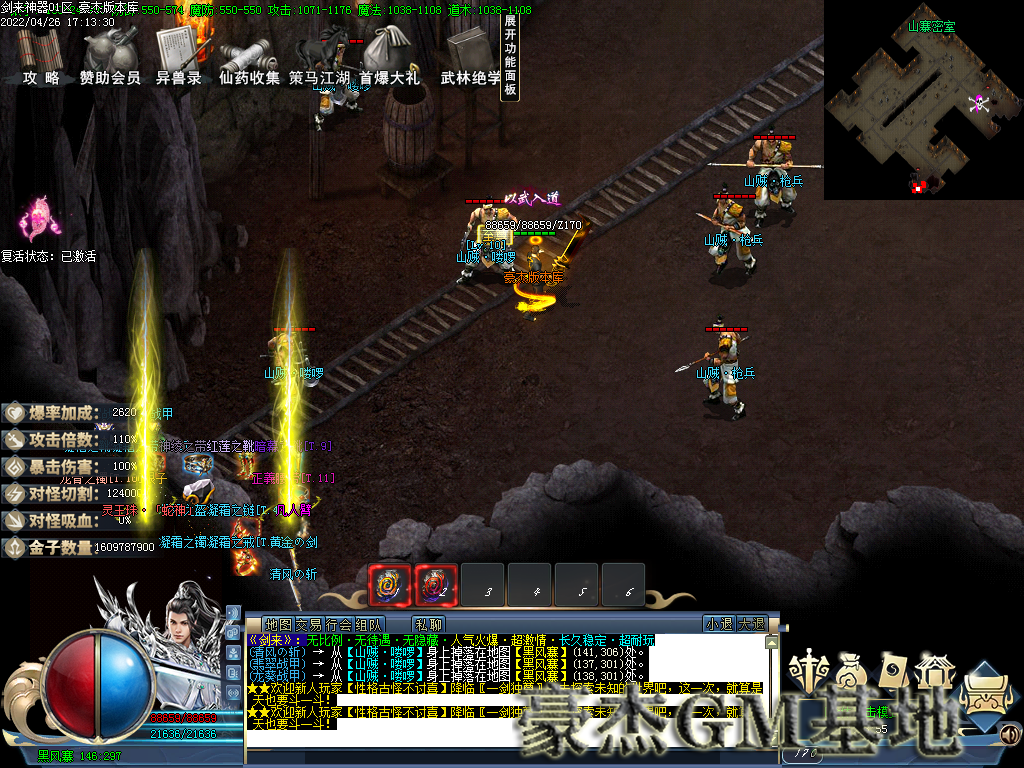Viewport: 1024px width, 768px height.
Task: Toggle the 展开功能面板 function panel expander
Action: point(510,55)
